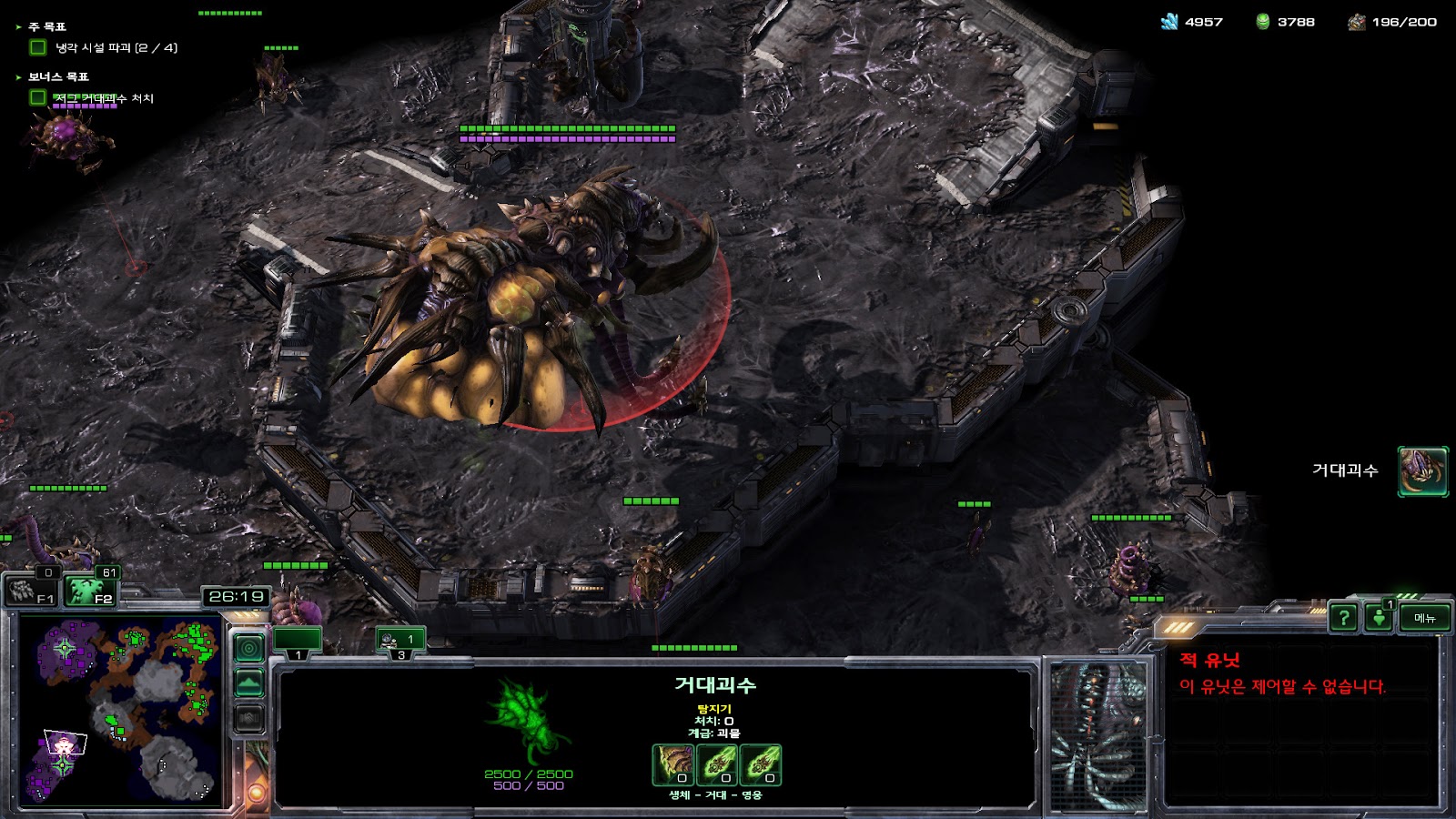Open the question mark help button
Viewport: 1456px width, 819px height.
(x=1343, y=618)
